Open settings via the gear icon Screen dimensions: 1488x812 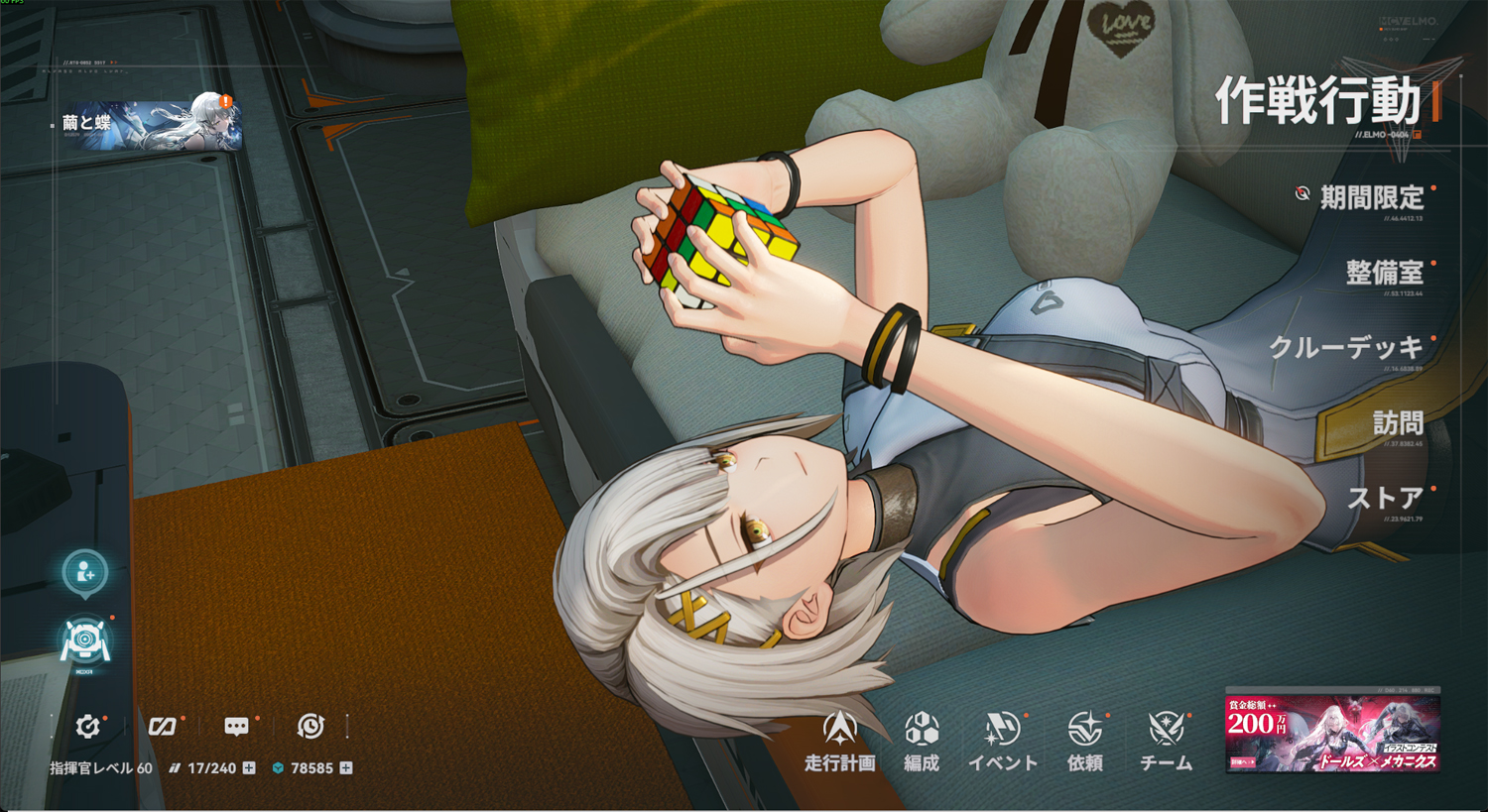click(88, 727)
